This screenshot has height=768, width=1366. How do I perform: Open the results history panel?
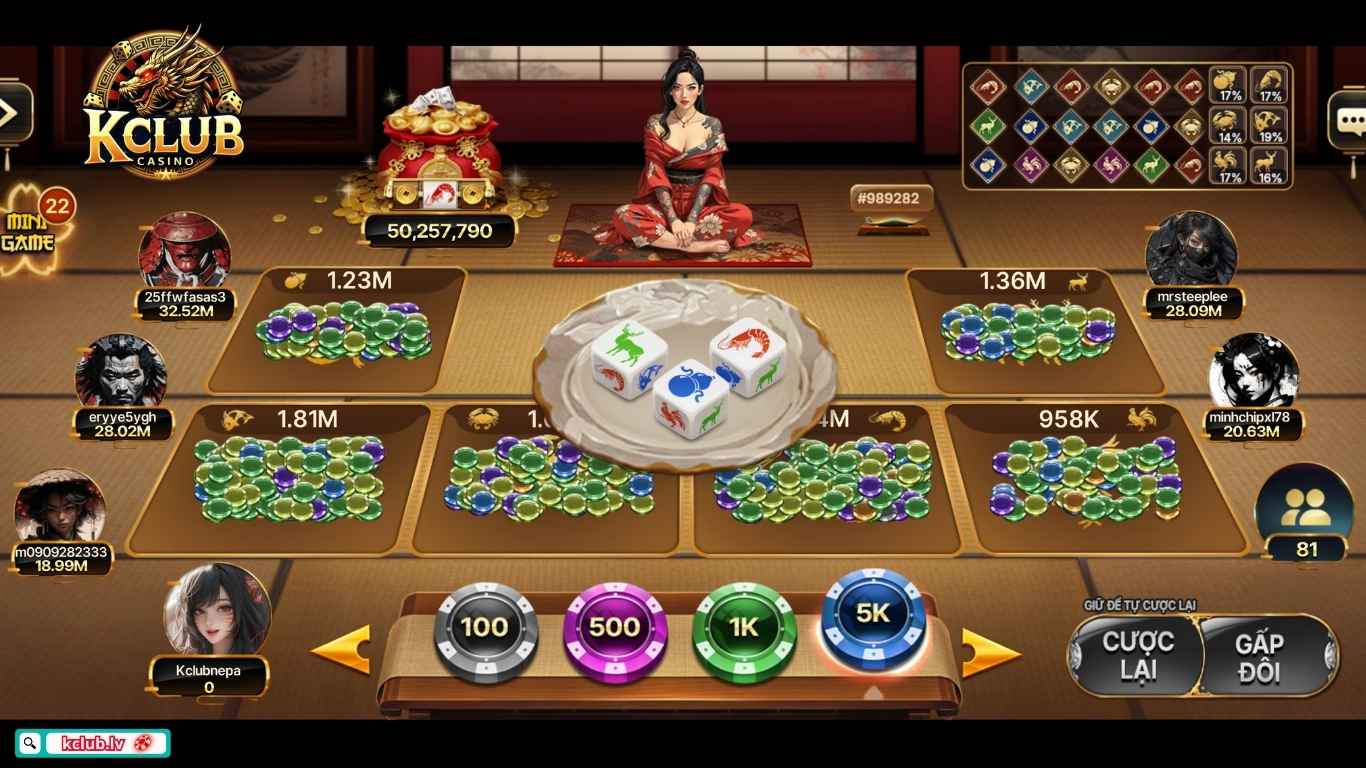pos(1127,126)
